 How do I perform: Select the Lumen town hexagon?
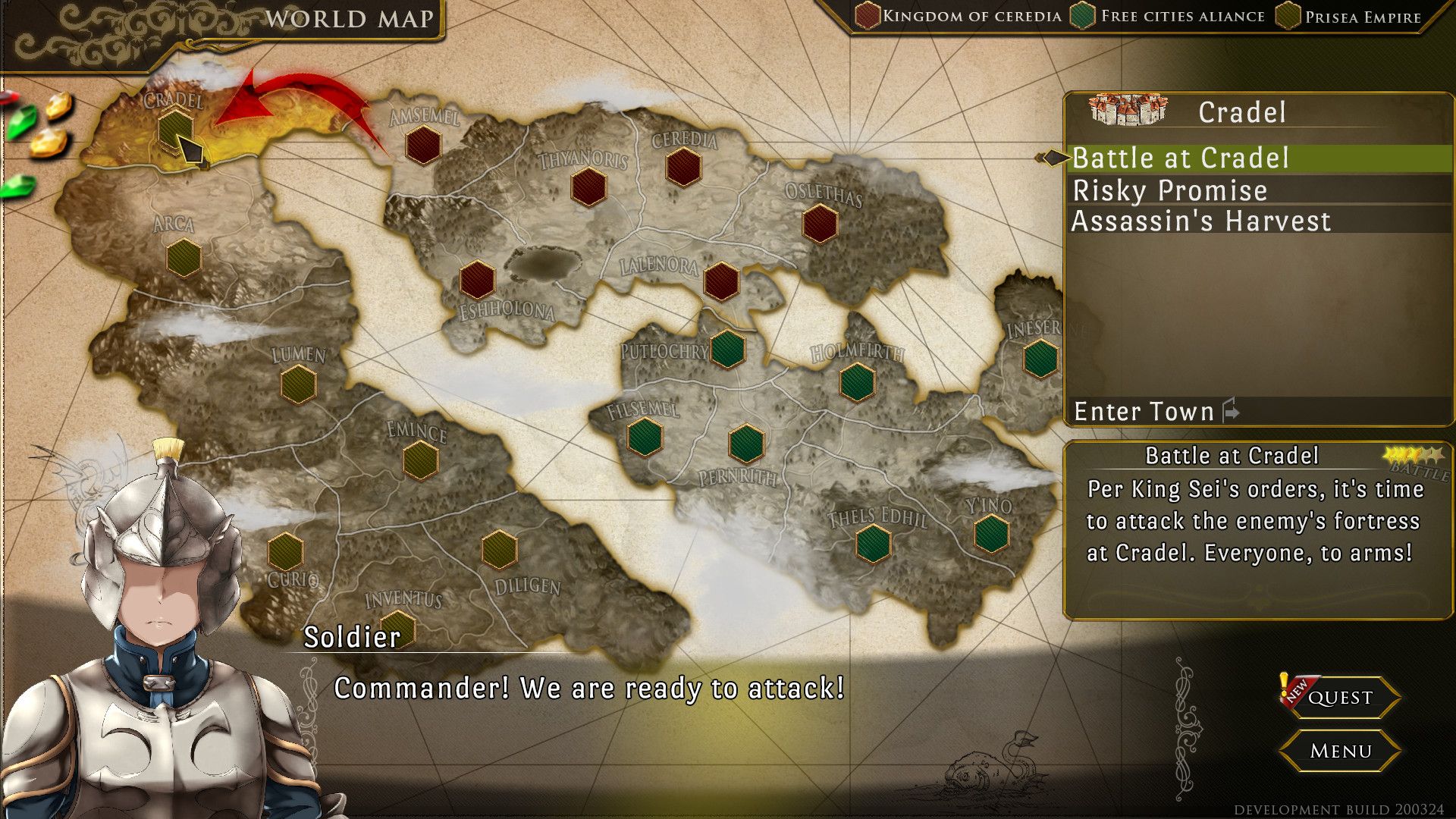[x=298, y=384]
